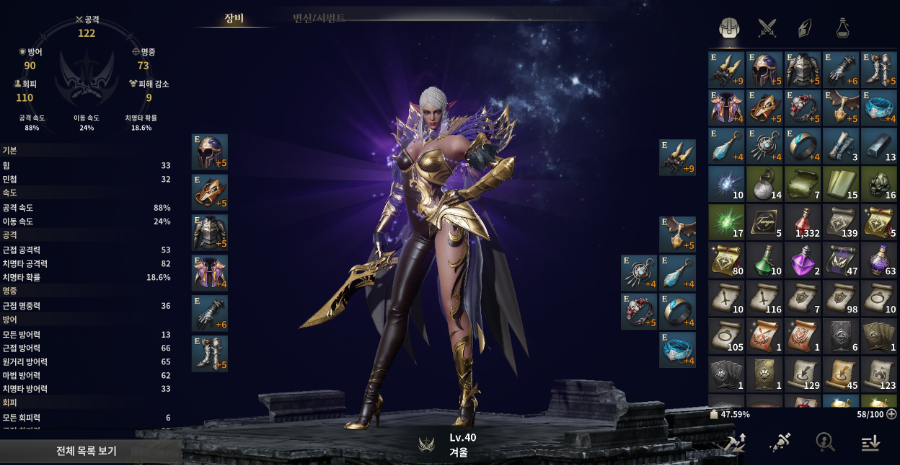The height and width of the screenshot is (465, 900).
Task: Select the red potion stack of 1,332
Action: point(802,222)
